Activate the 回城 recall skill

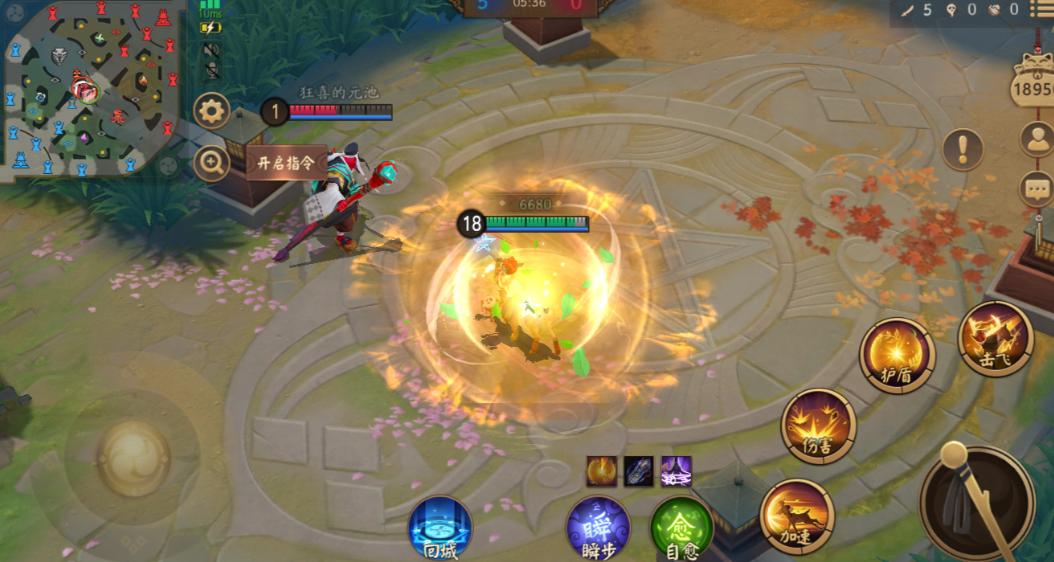440,526
